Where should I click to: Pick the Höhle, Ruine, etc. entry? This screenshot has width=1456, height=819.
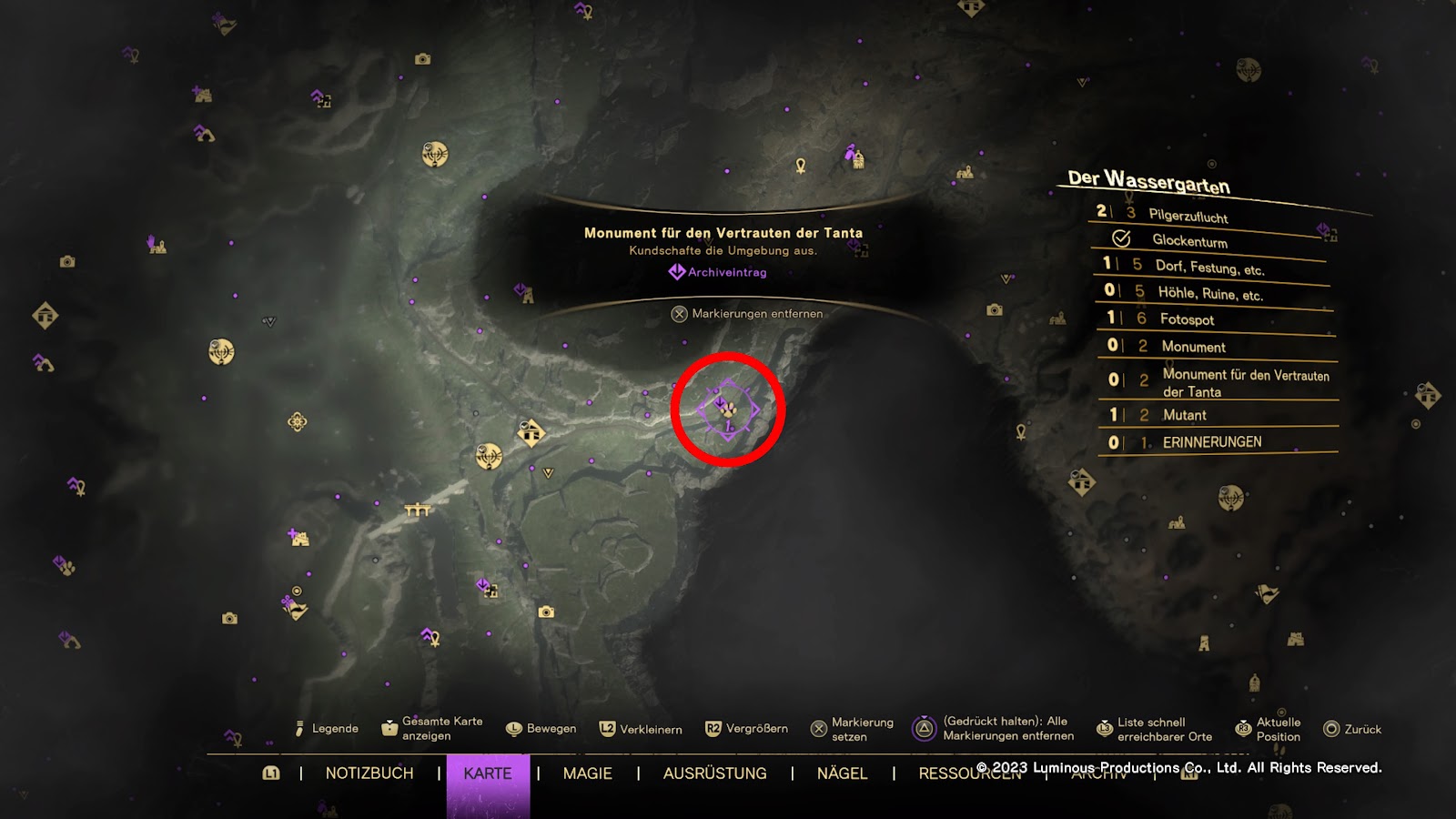point(1209,294)
